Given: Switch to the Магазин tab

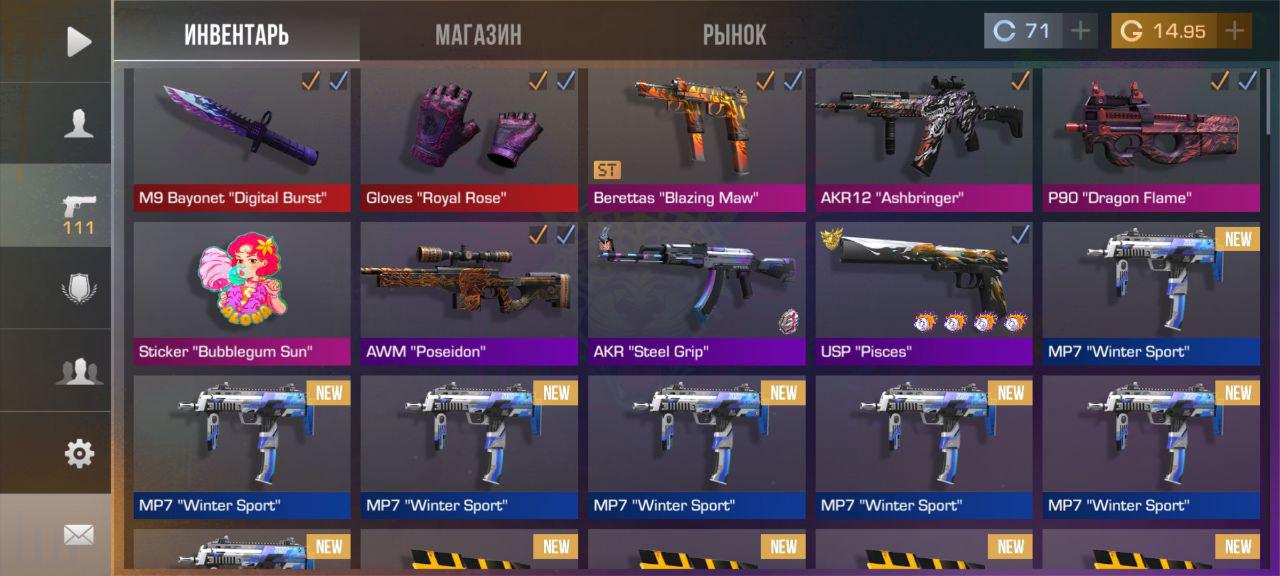Looking at the screenshot, I should click(x=478, y=35).
